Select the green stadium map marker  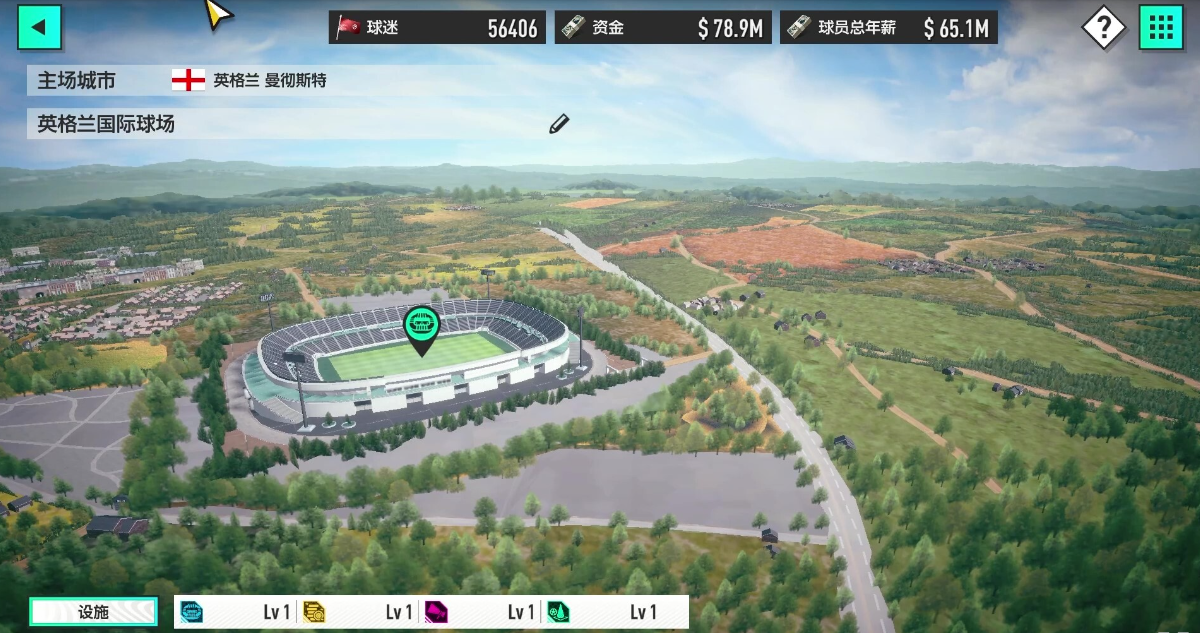422,327
